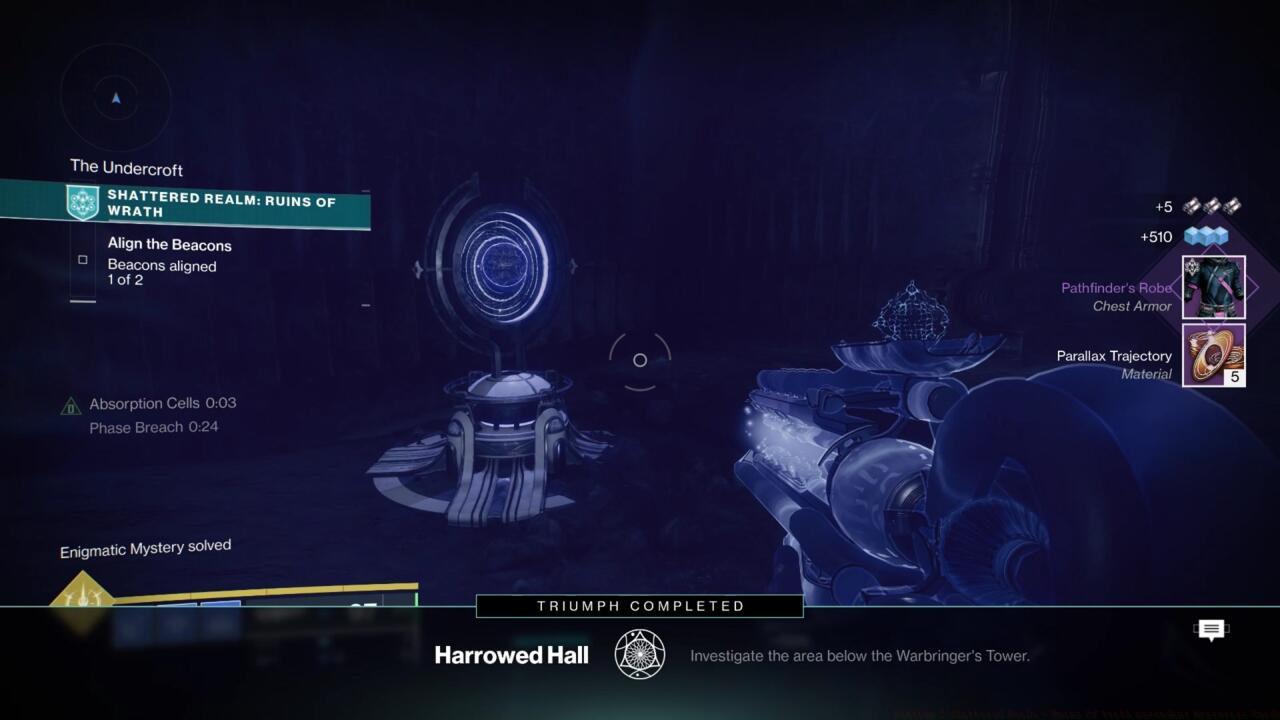Select The Undercroft location label
The image size is (1280, 720).
coord(126,166)
